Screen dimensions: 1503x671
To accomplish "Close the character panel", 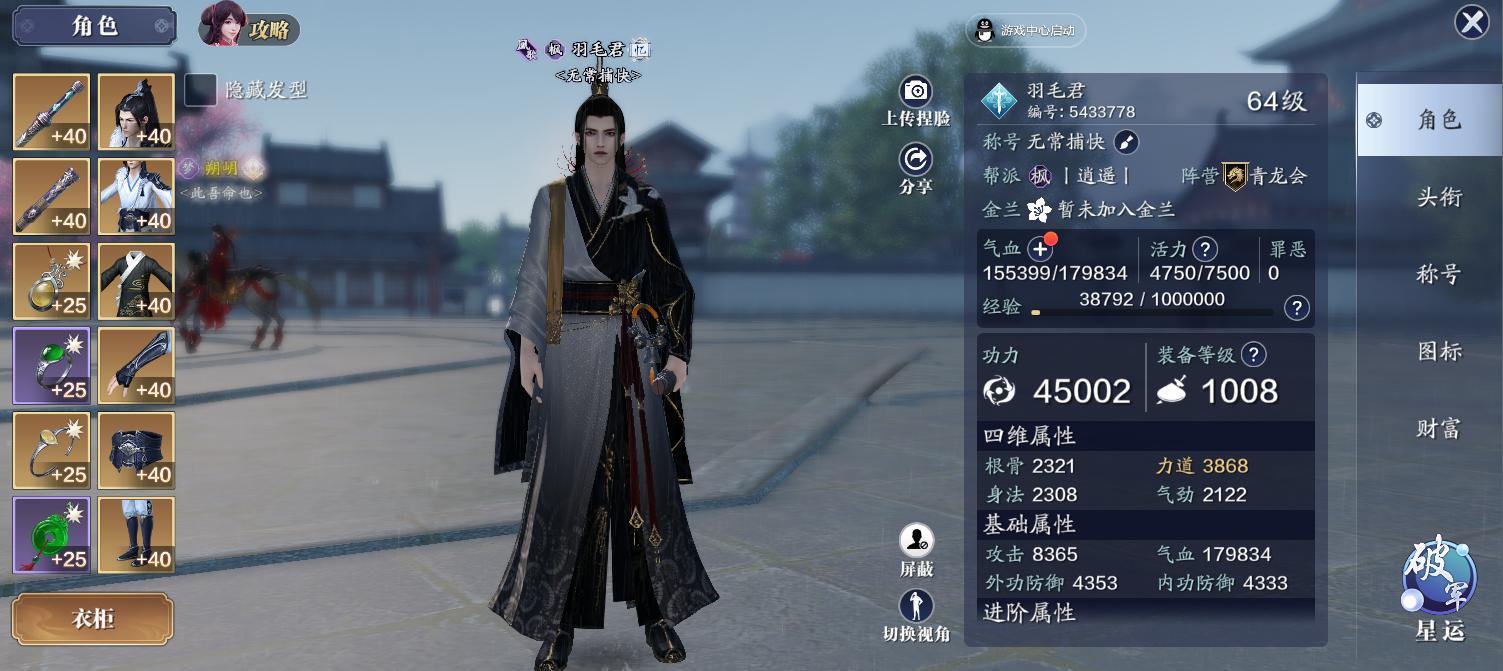I will coord(1471,22).
